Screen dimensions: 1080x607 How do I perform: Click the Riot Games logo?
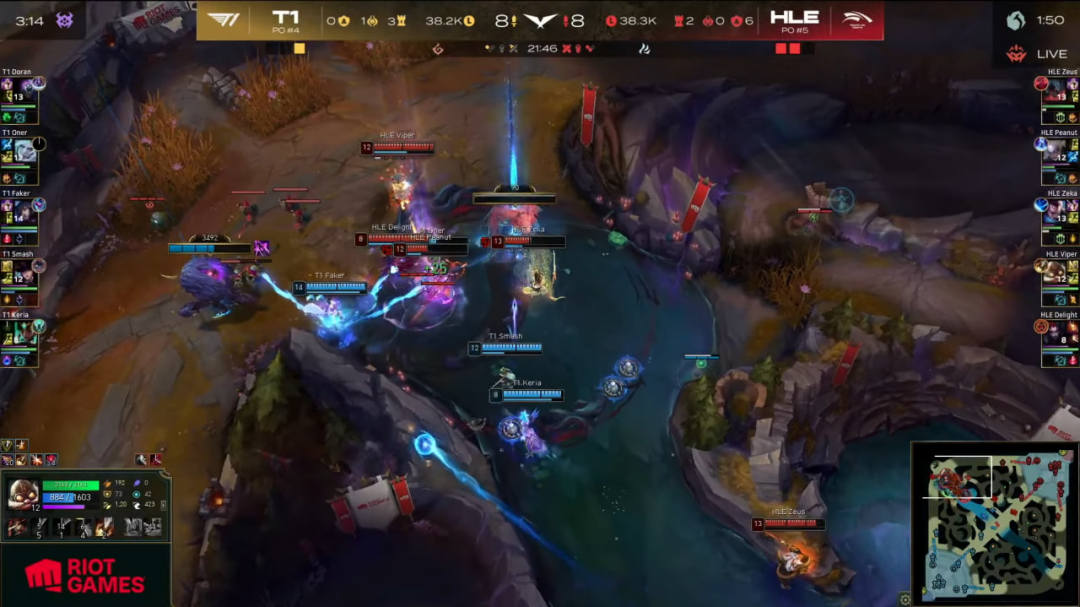pos(85,575)
